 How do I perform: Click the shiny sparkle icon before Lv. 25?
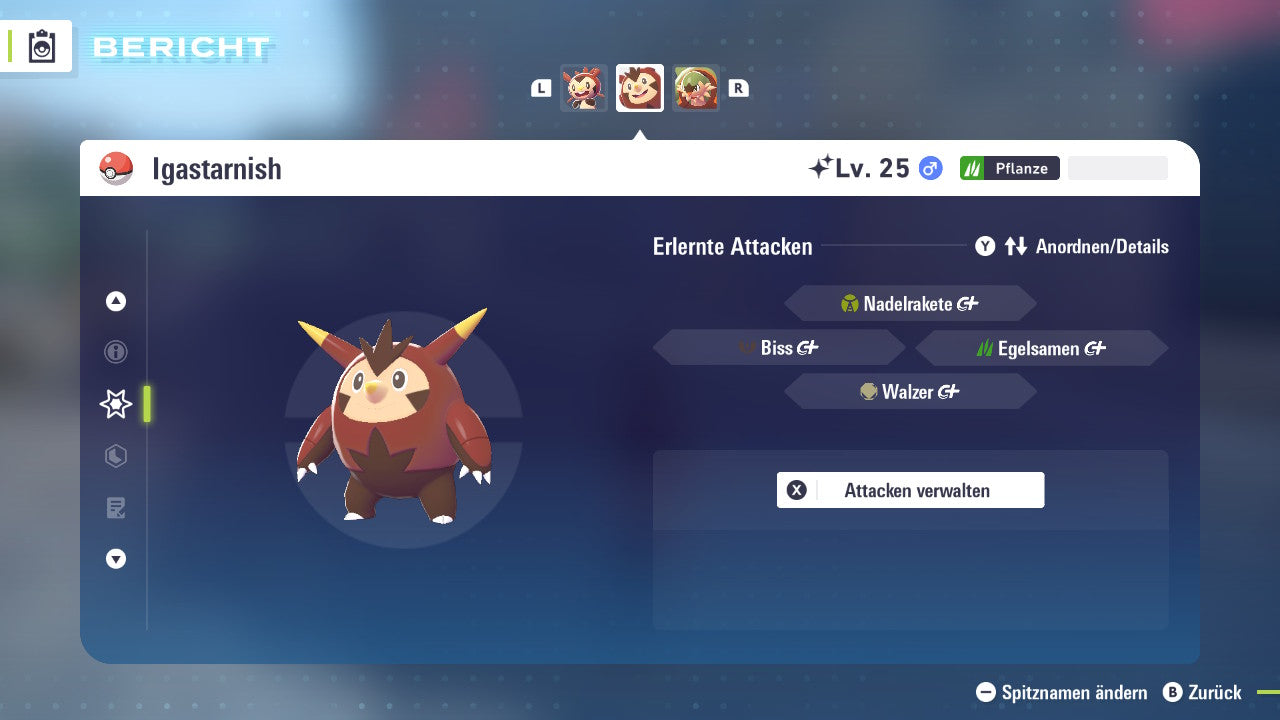820,166
